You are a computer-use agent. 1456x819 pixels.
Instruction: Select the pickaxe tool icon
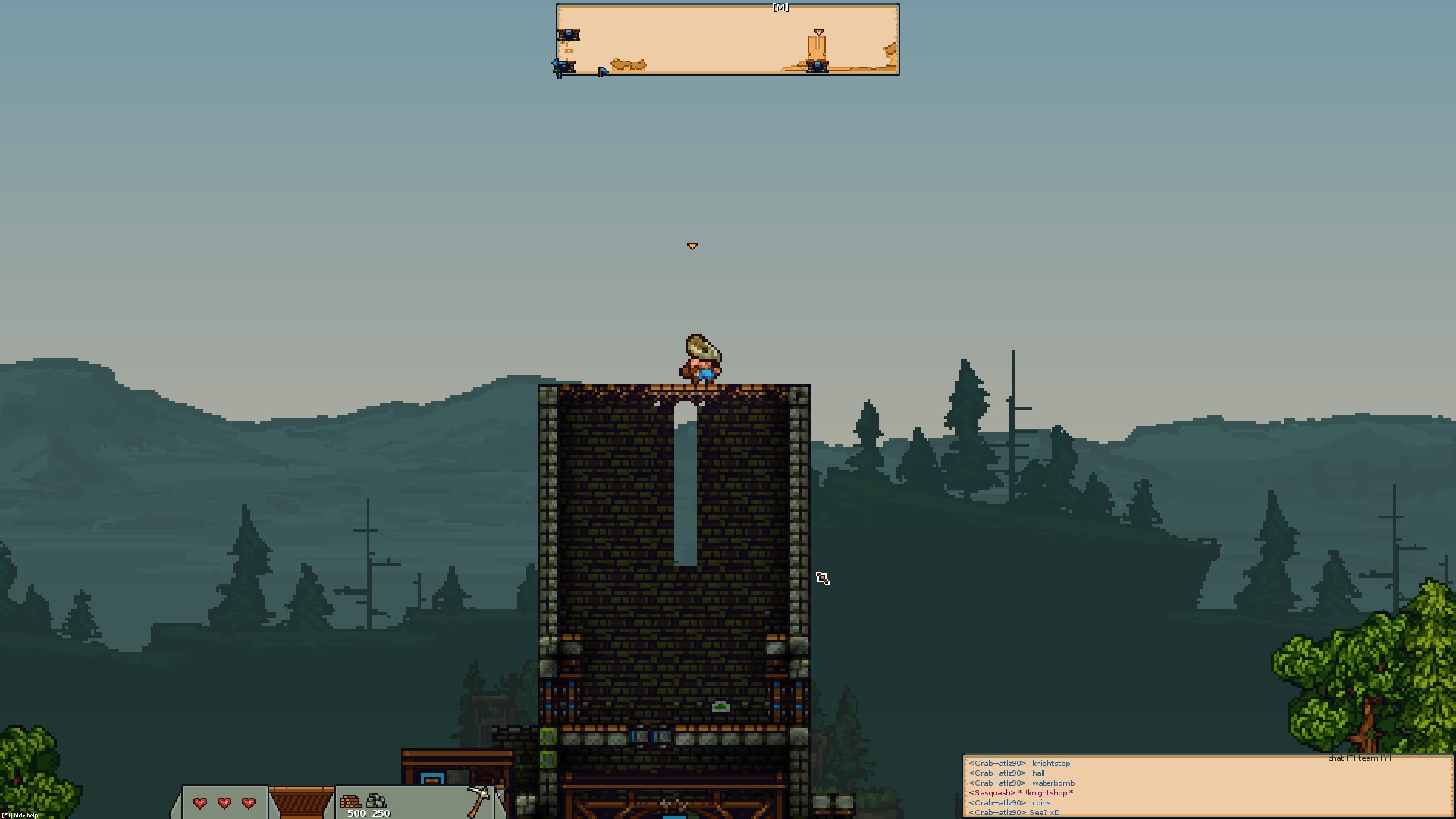(x=479, y=801)
